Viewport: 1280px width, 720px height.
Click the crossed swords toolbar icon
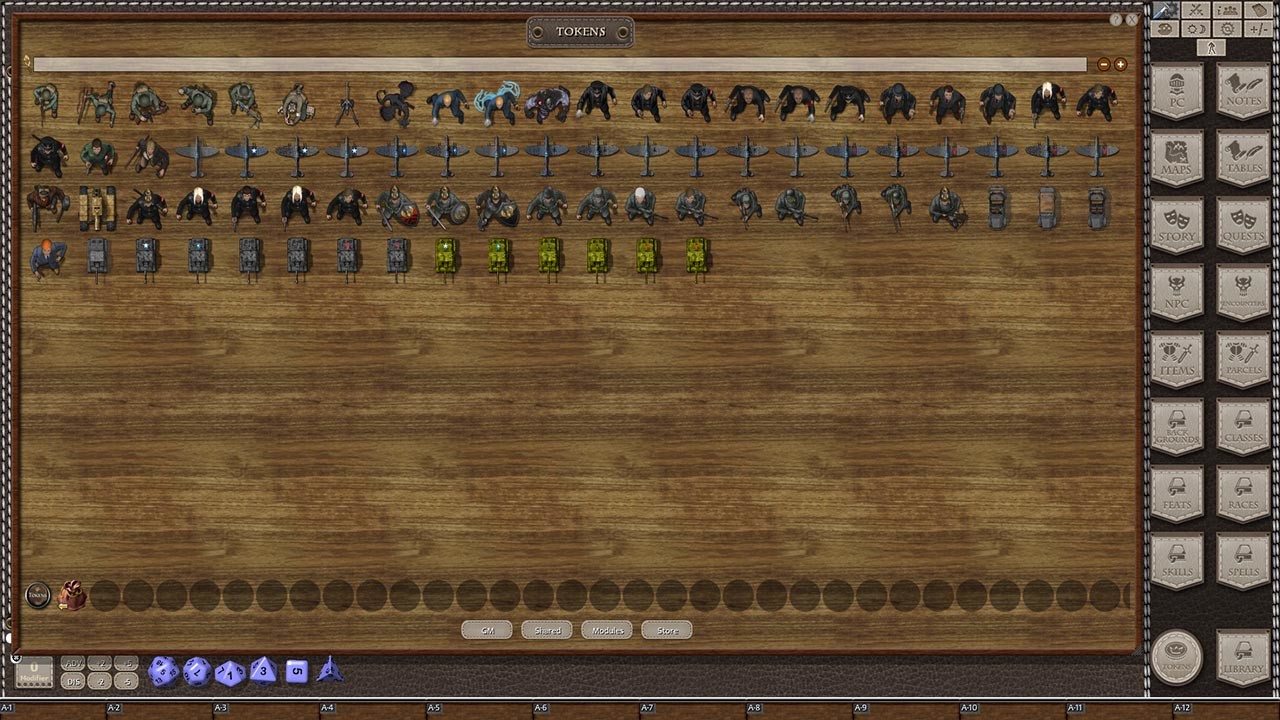click(1196, 10)
